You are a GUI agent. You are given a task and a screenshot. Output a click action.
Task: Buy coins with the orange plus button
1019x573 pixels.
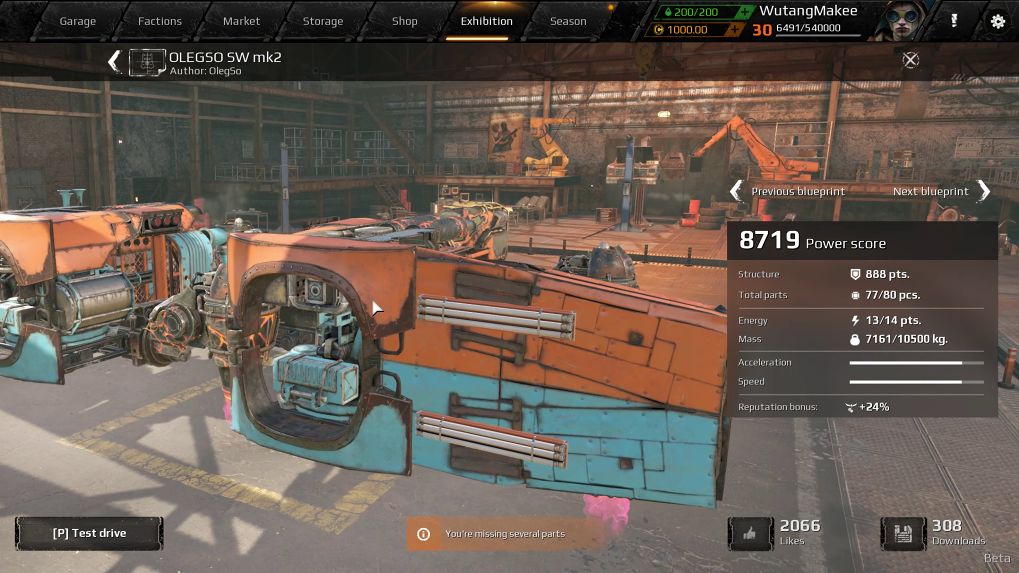[735, 30]
